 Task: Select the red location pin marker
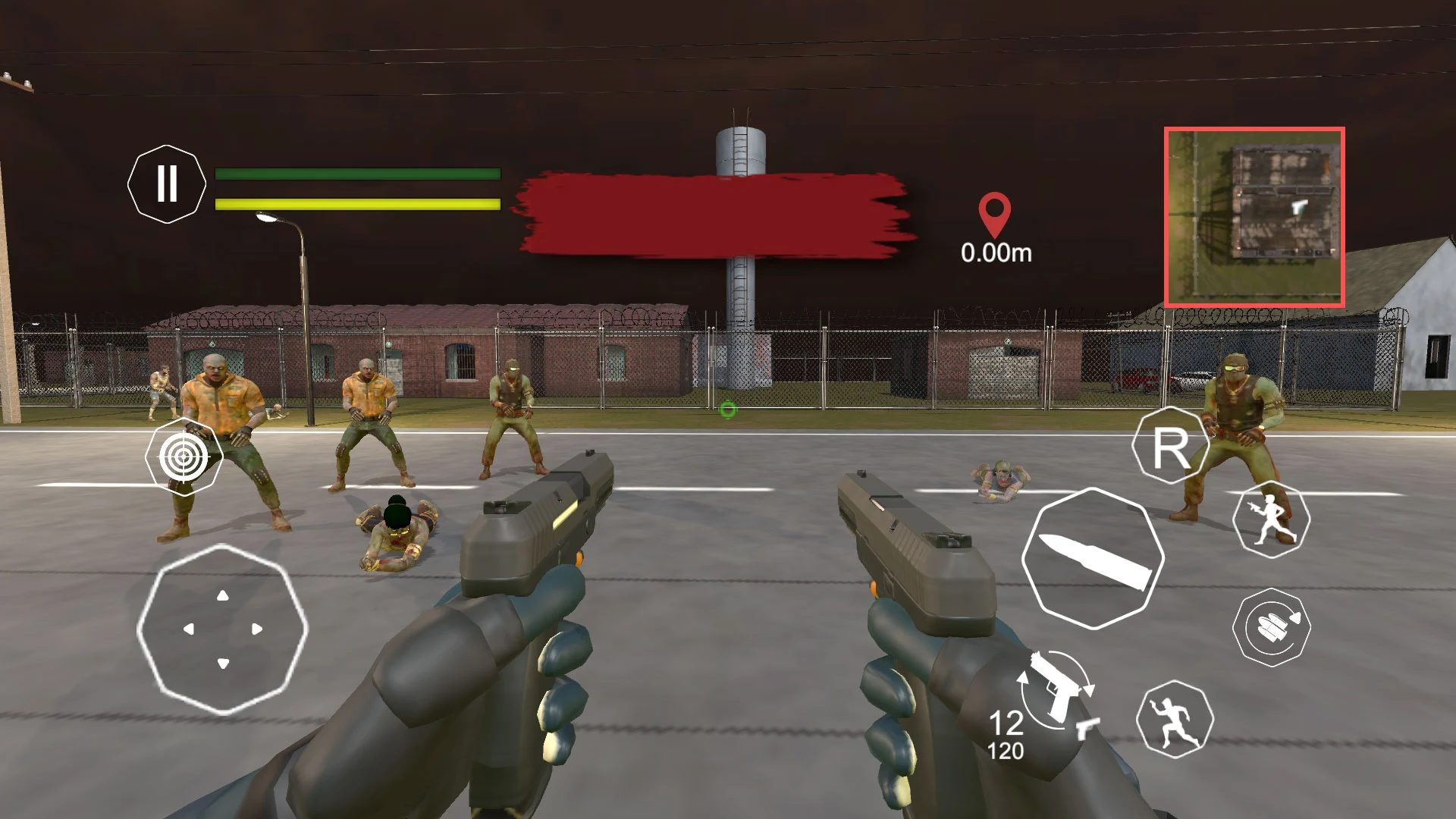[x=996, y=213]
